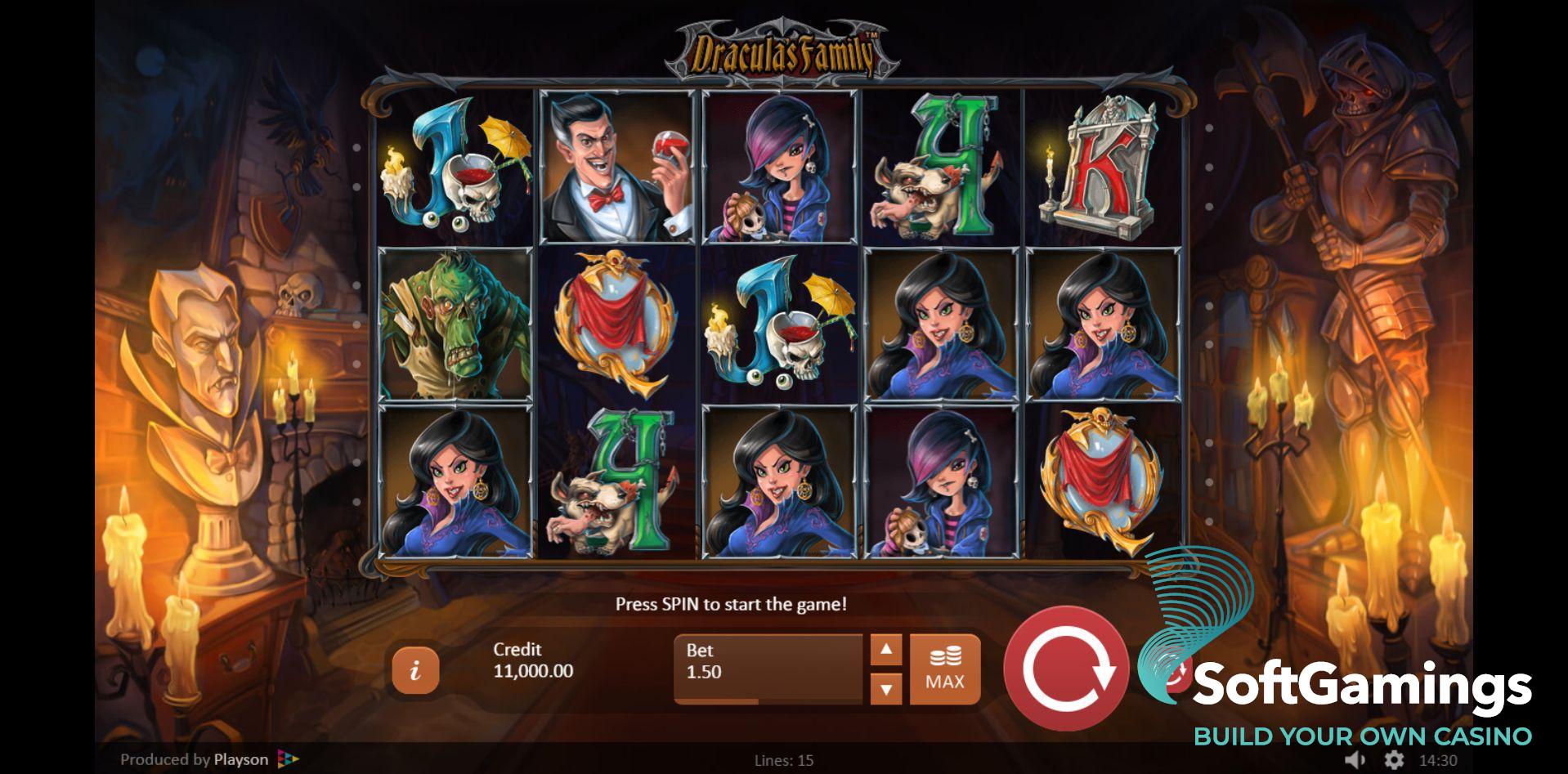Increase the bet with the up arrow
The height and width of the screenshot is (774, 1568).
pos(886,651)
